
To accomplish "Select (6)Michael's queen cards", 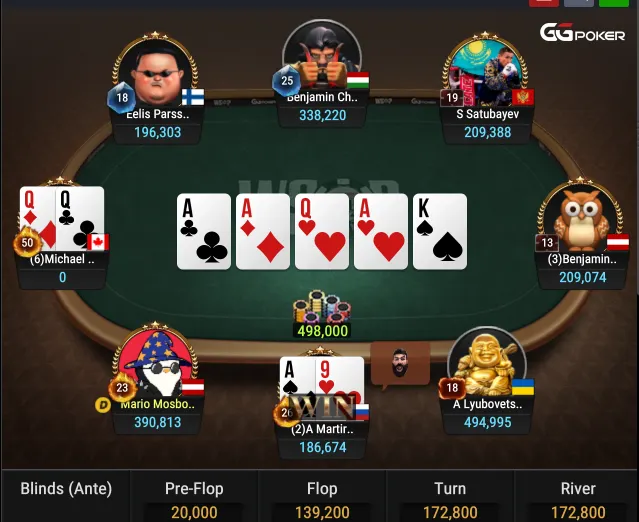I will (62, 218).
